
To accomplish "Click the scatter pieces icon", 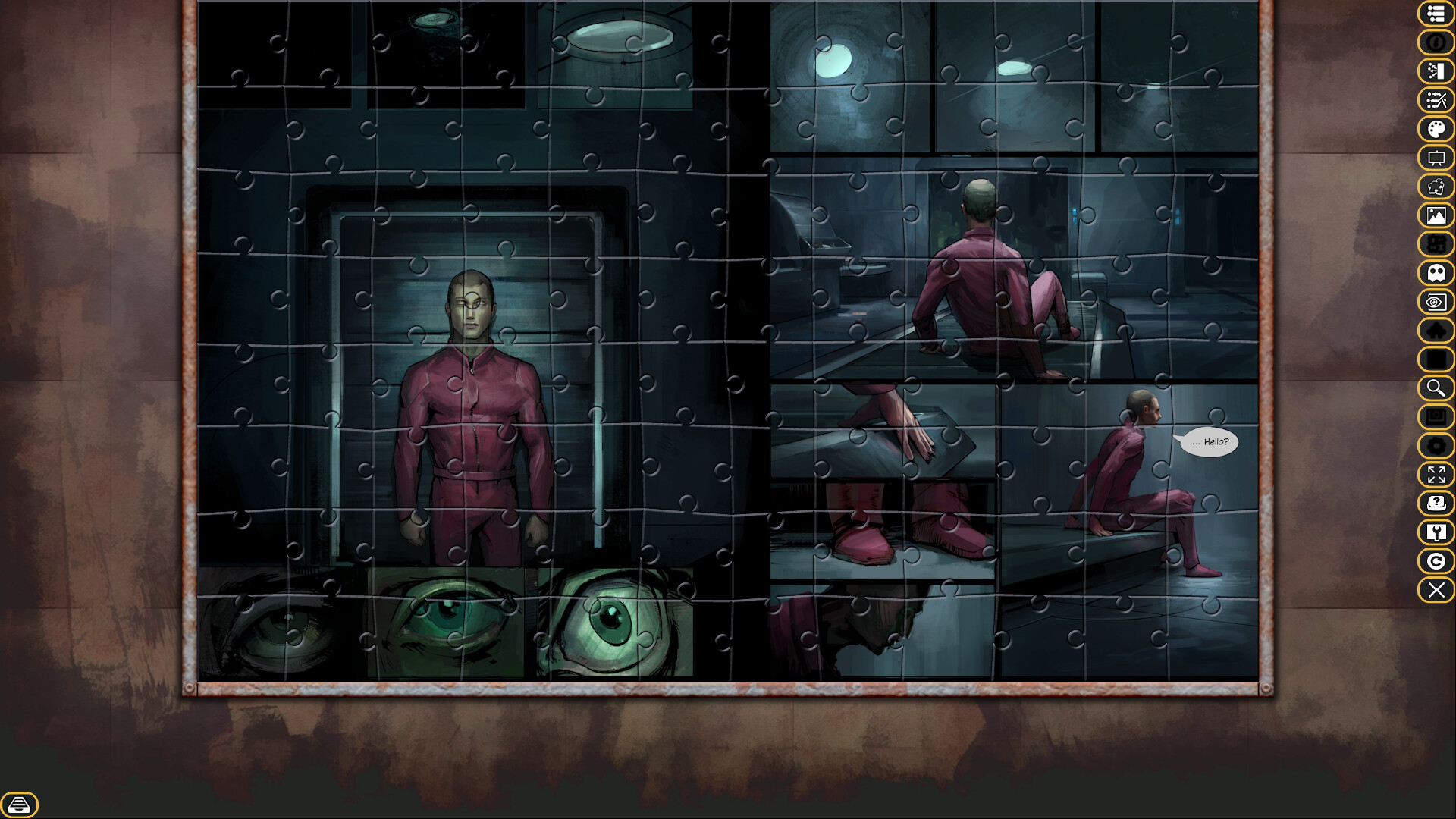I will [x=1436, y=99].
